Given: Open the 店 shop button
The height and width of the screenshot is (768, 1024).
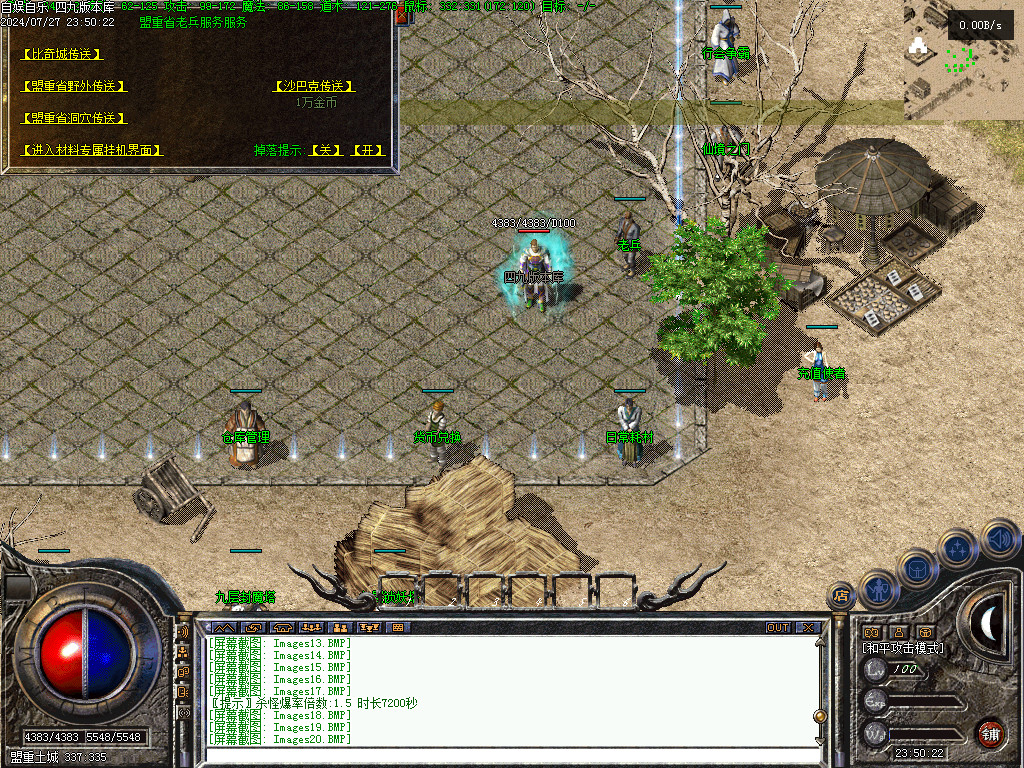Looking at the screenshot, I should click(841, 596).
